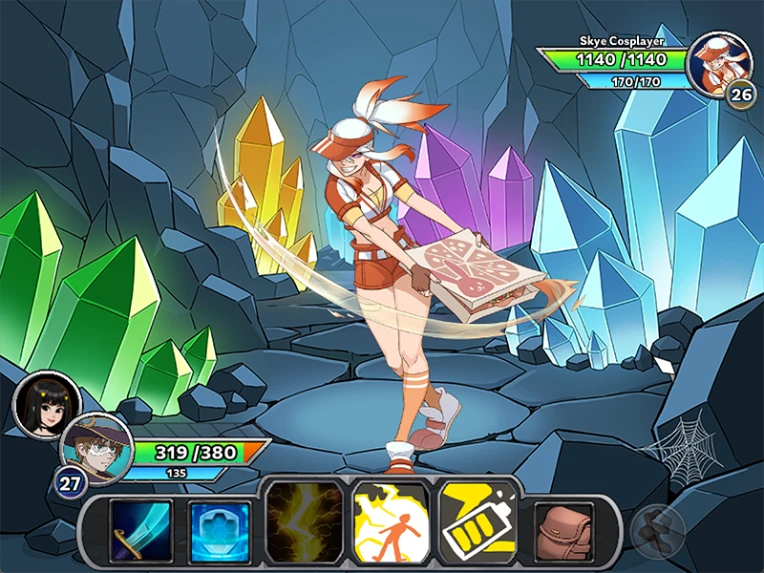Click the greyed-out flee button
Screen dimensions: 764x573
click(657, 529)
